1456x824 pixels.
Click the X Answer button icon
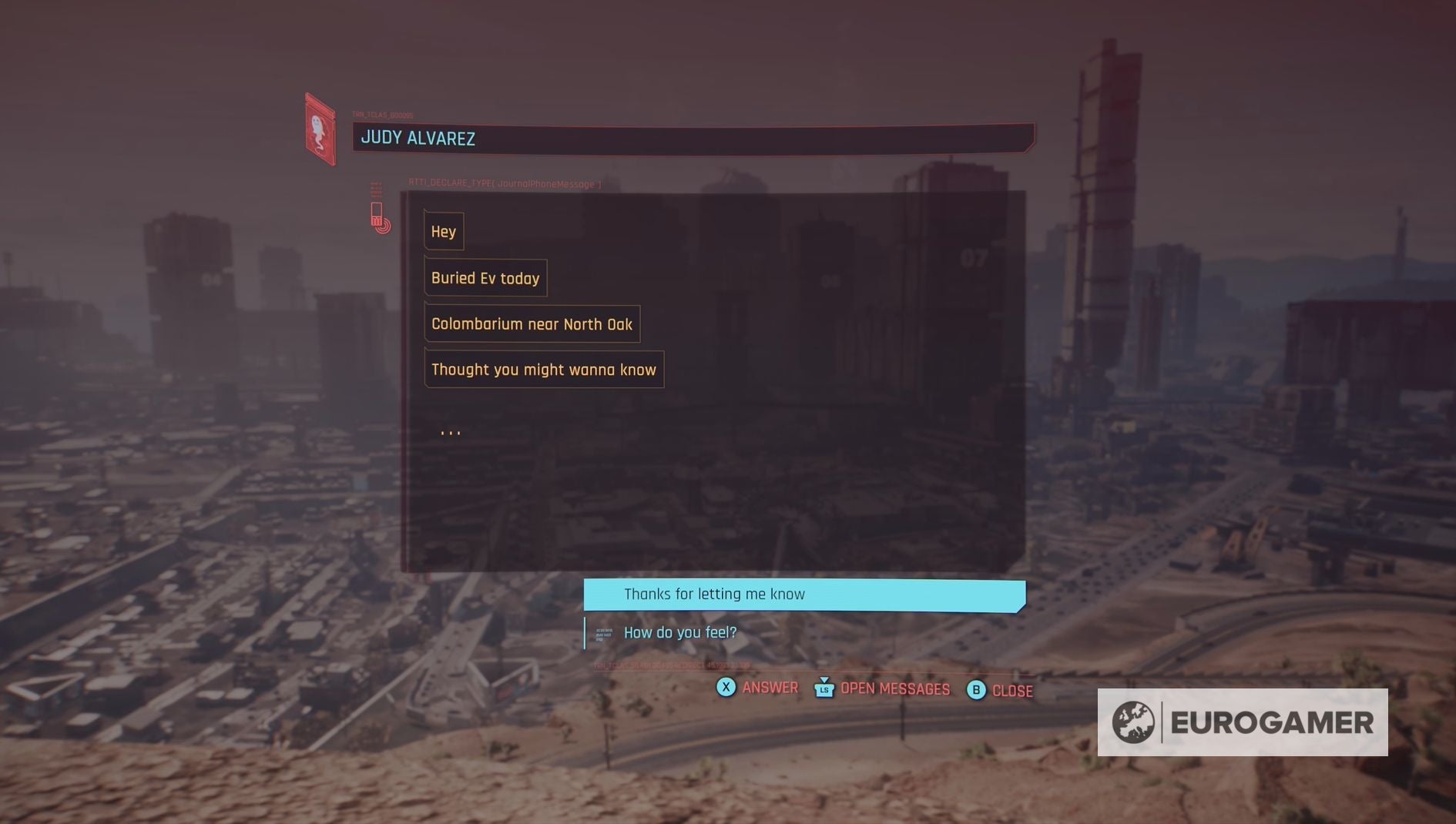click(x=725, y=688)
